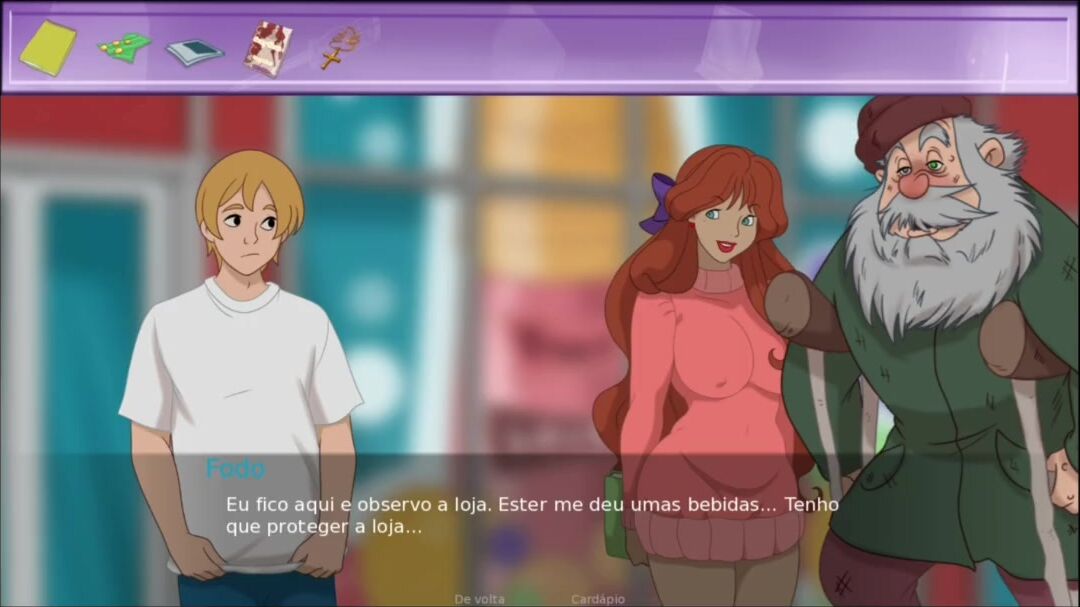Open the "Cardápio" menu

598,599
